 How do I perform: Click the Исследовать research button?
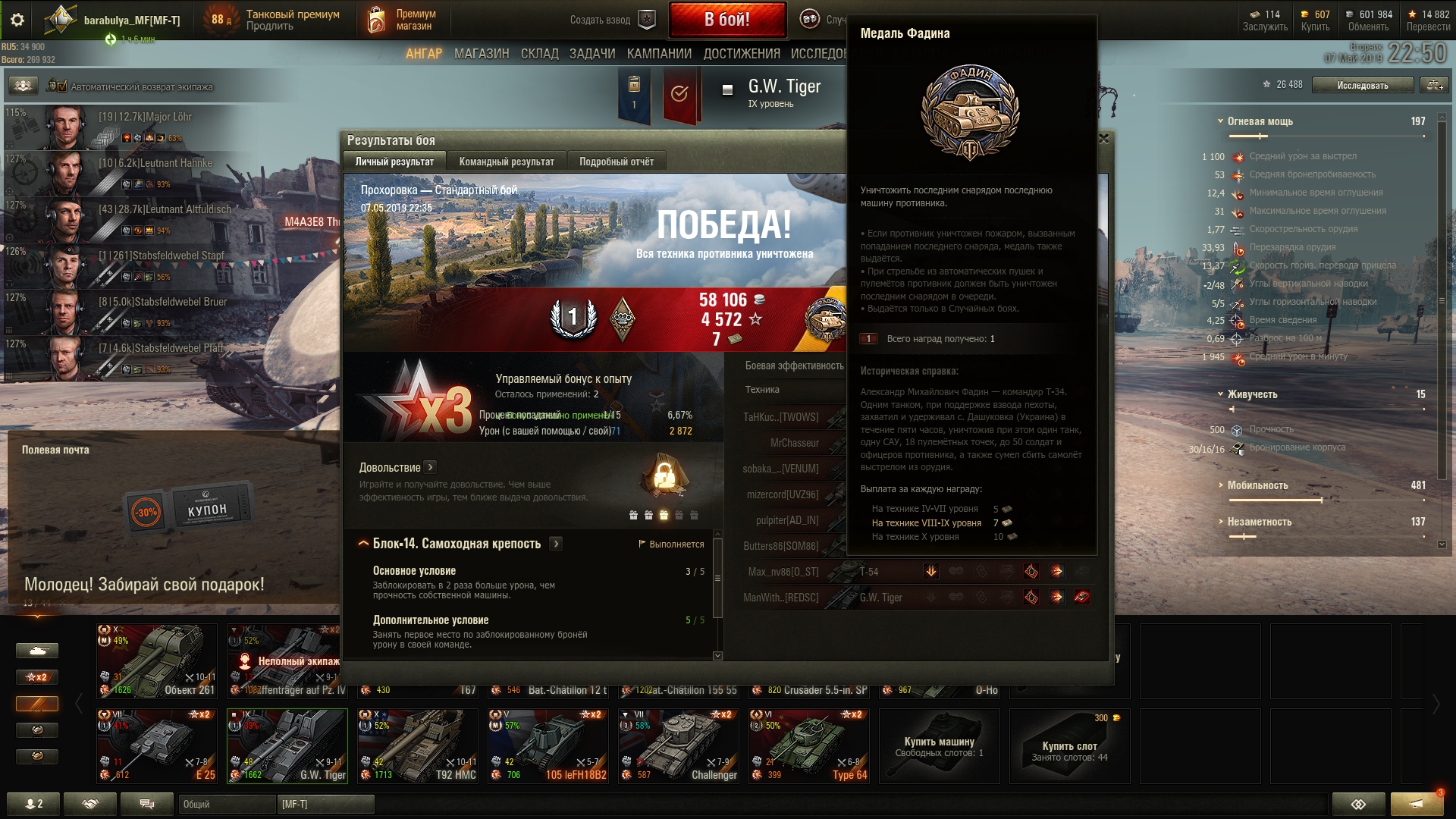coord(1362,85)
